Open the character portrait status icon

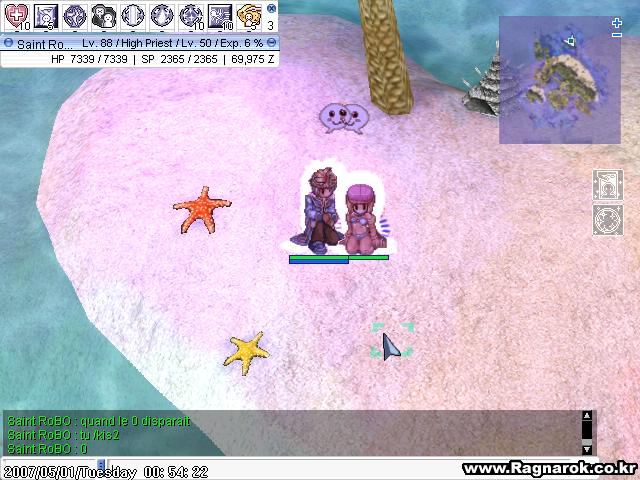(x=607, y=184)
